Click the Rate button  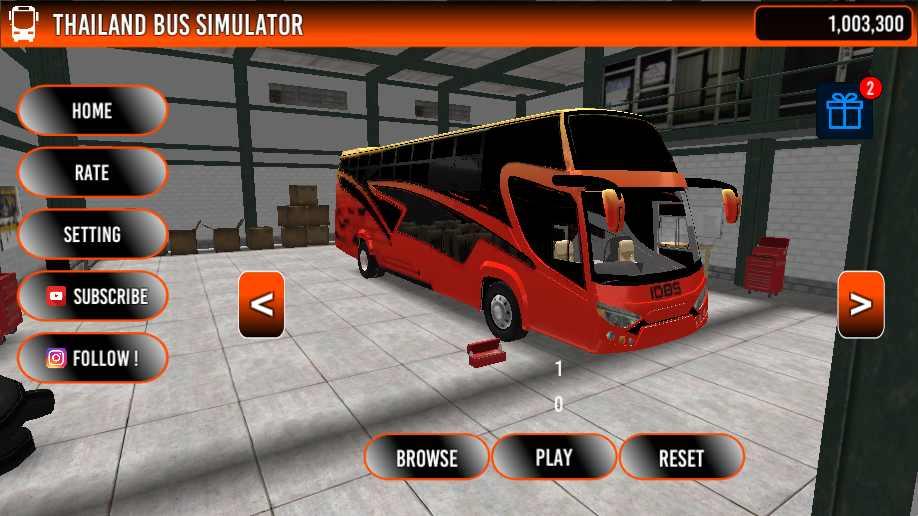click(x=92, y=173)
